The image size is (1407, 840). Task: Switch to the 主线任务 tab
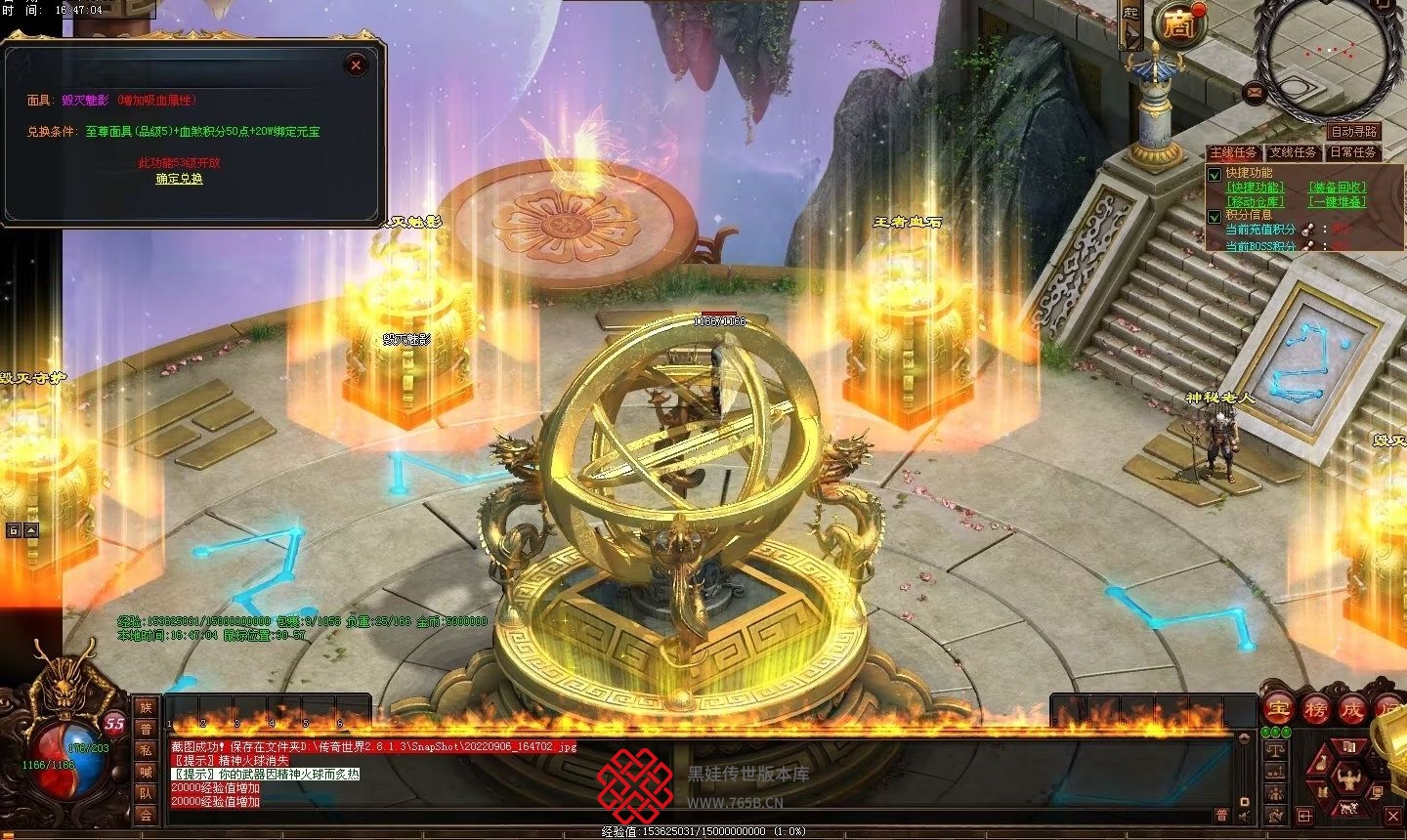pyautogui.click(x=1233, y=152)
